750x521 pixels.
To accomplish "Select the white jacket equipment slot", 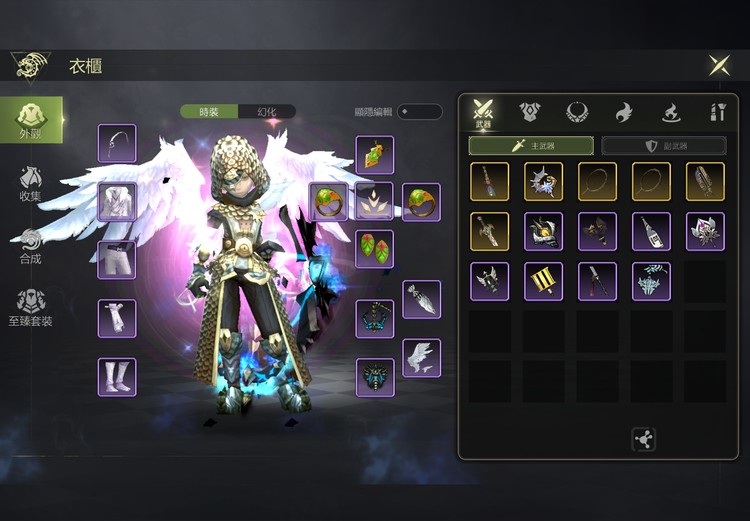I will click(117, 202).
